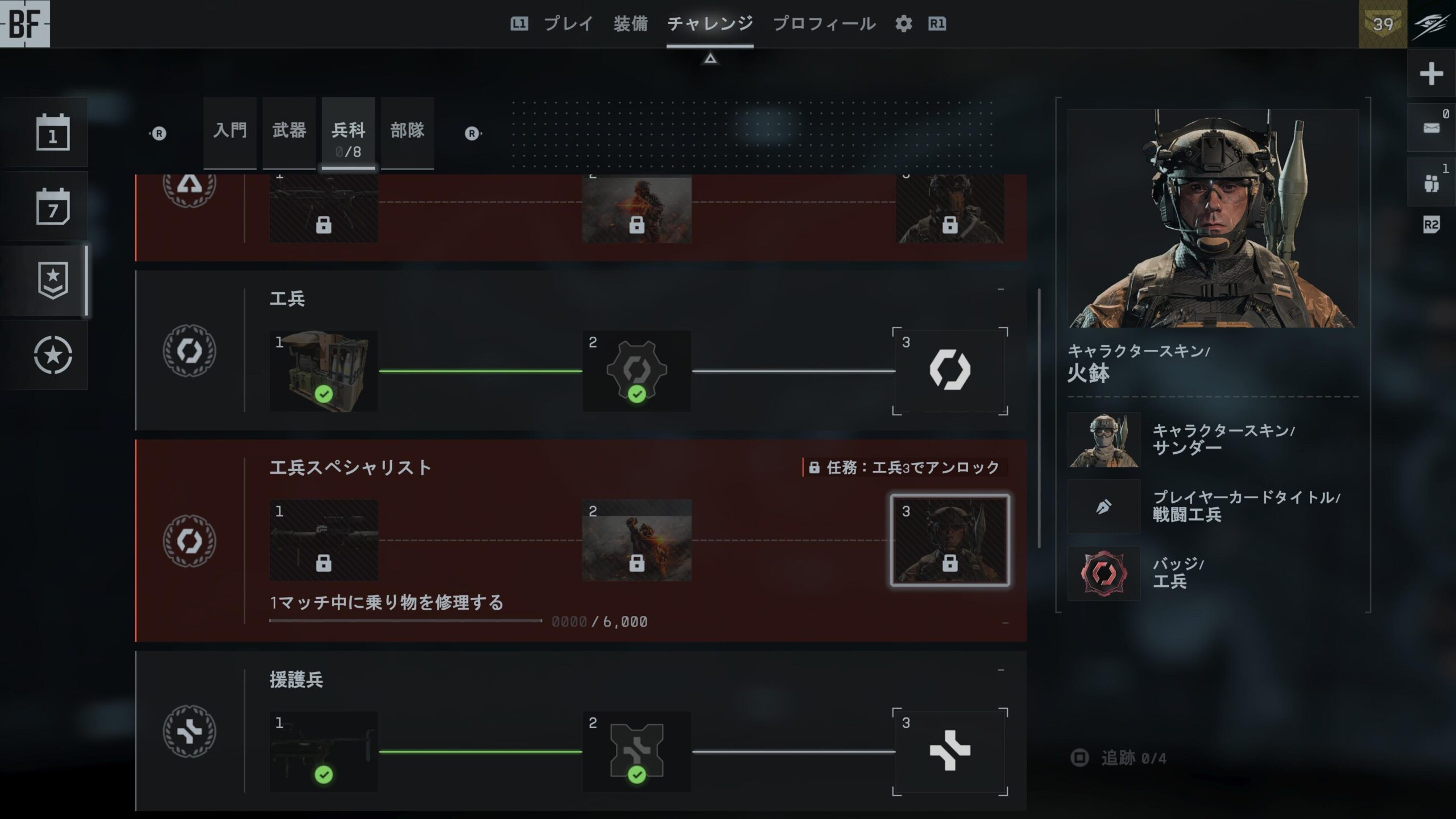Screen dimensions: 1456x819
Task: Open the daily calendar challenges icon
Action: pyautogui.click(x=53, y=133)
